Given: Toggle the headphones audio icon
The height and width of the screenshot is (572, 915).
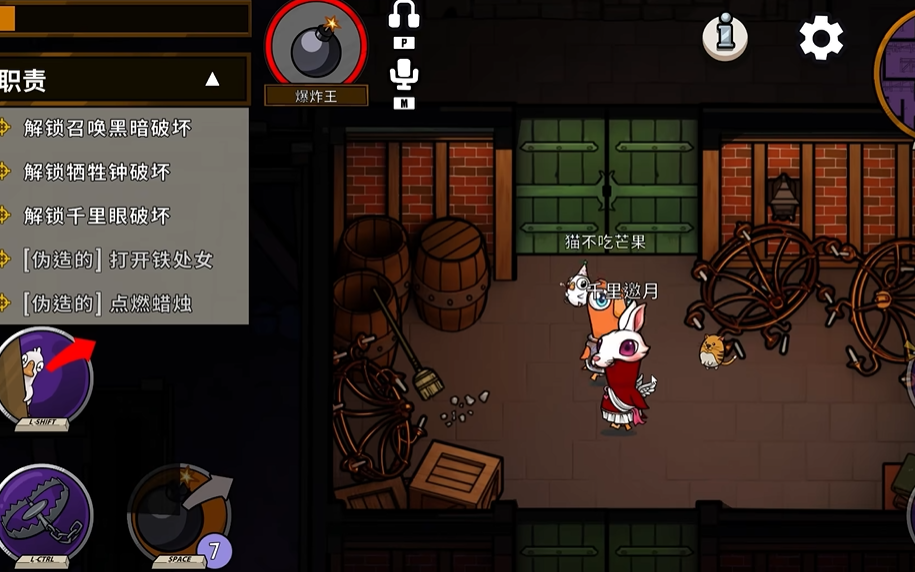Looking at the screenshot, I should 404,17.
